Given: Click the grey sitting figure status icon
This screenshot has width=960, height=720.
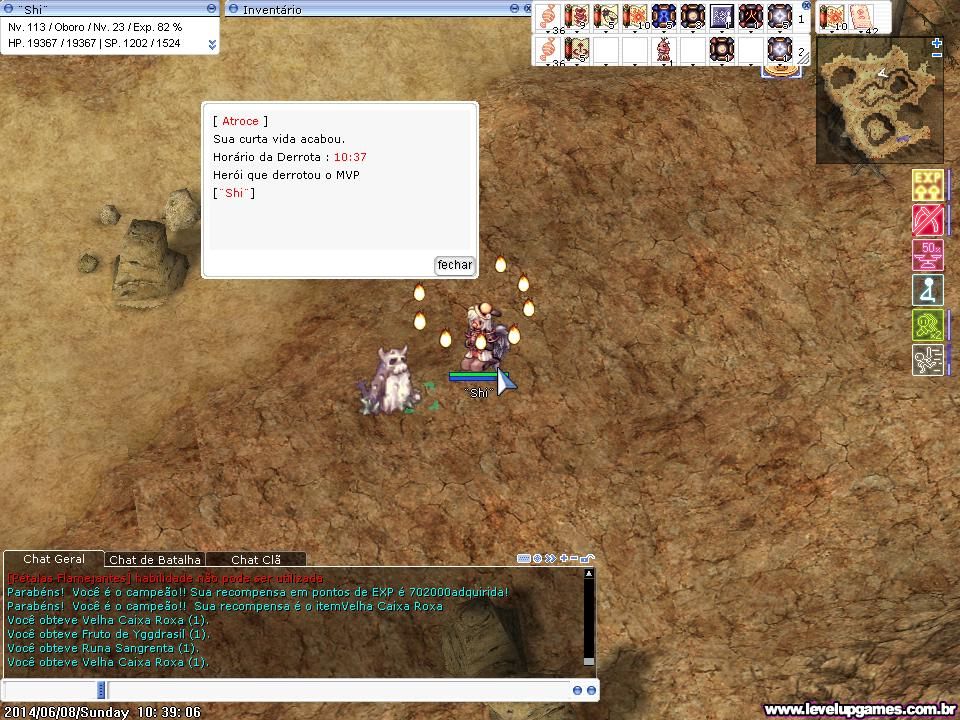Looking at the screenshot, I should (x=927, y=290).
